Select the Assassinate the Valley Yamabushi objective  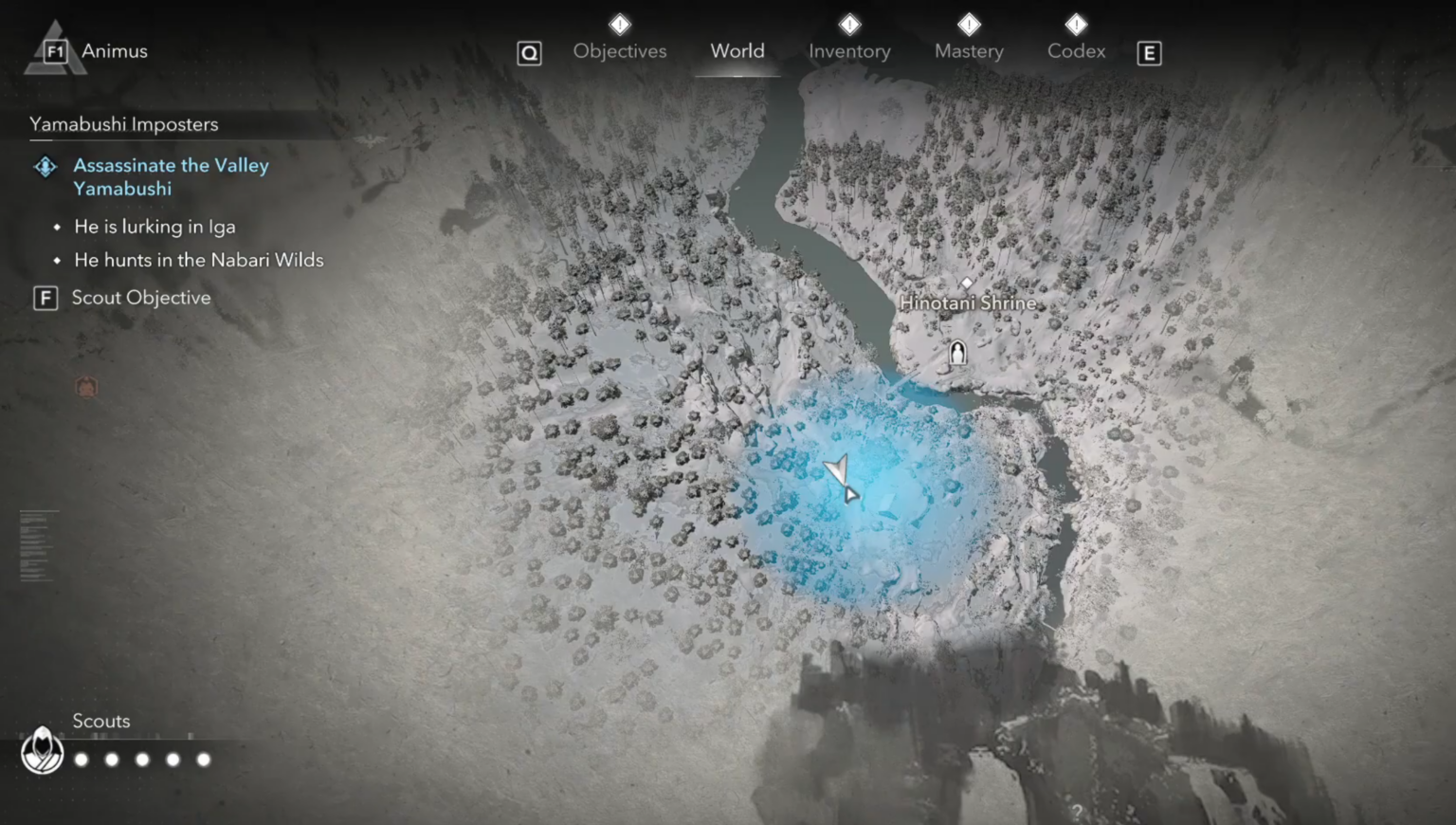click(x=171, y=176)
